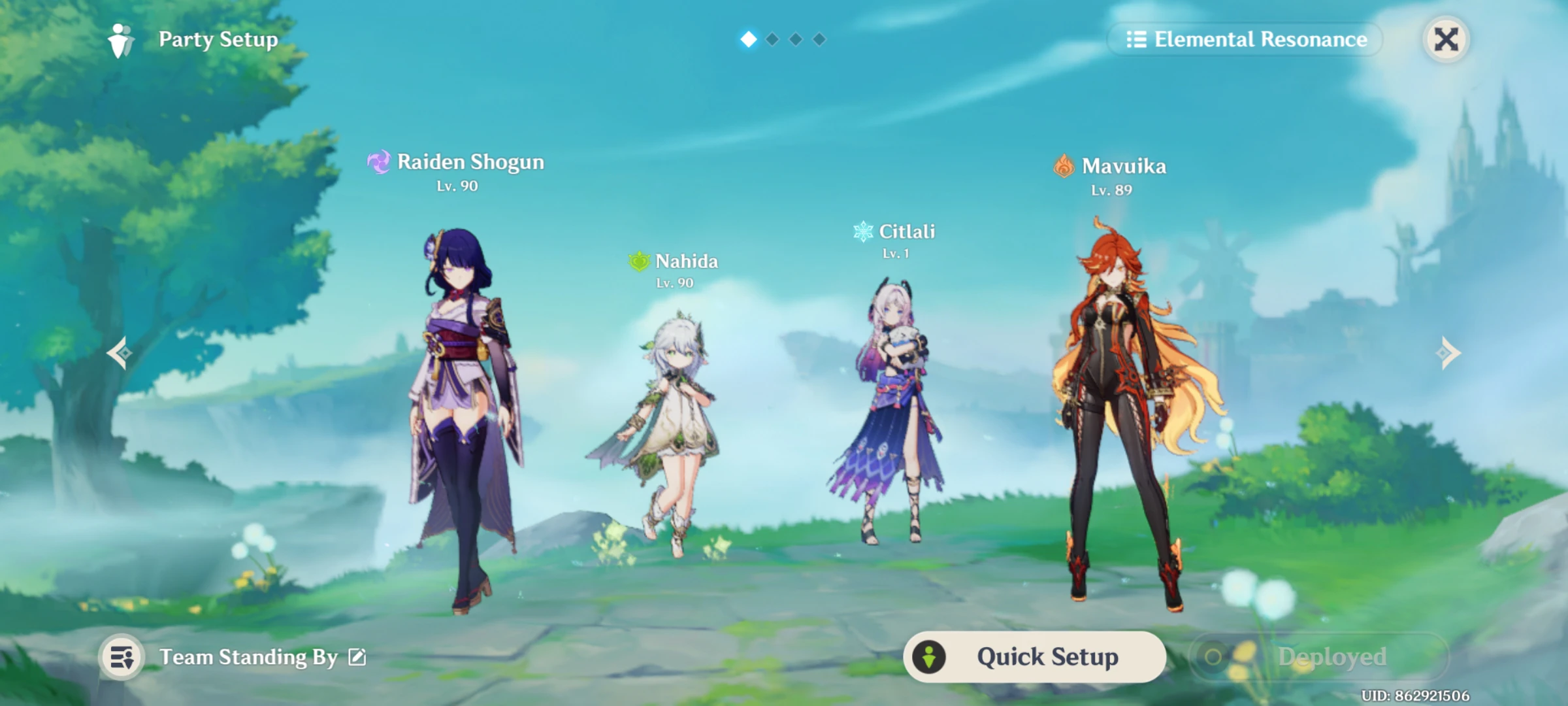This screenshot has height=706, width=1568.
Task: Click the expand arrows icon top right
Action: click(x=1446, y=39)
